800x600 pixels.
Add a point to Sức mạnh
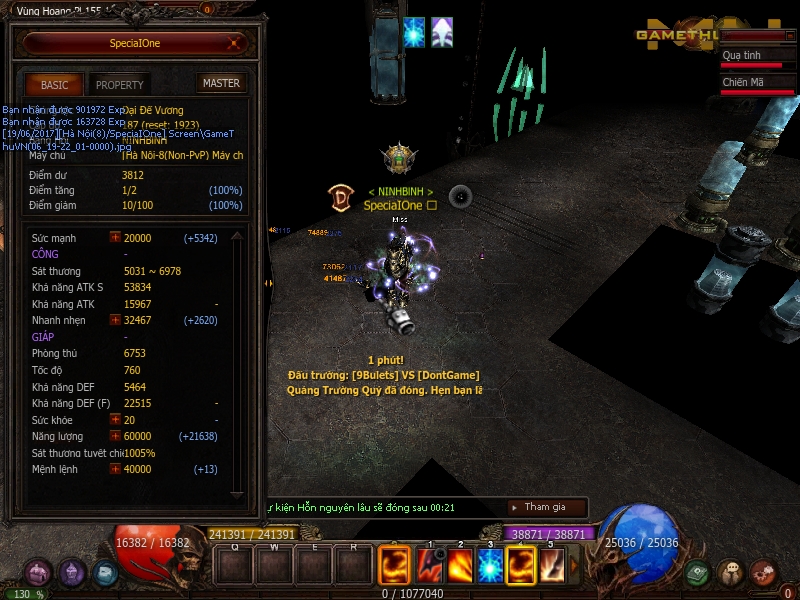pyautogui.click(x=115, y=238)
